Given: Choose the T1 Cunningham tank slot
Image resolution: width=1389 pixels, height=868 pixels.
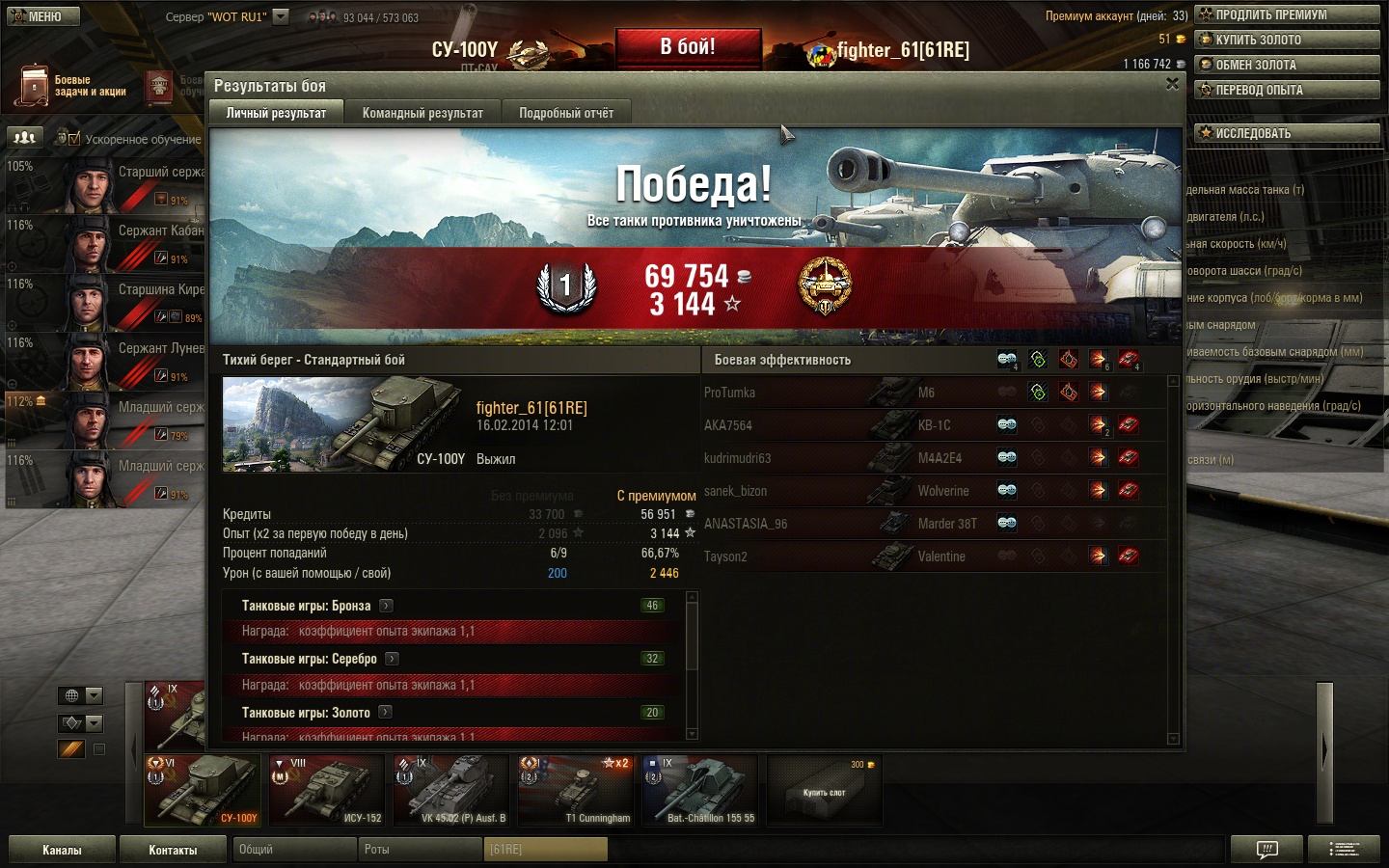Looking at the screenshot, I should pos(576,791).
